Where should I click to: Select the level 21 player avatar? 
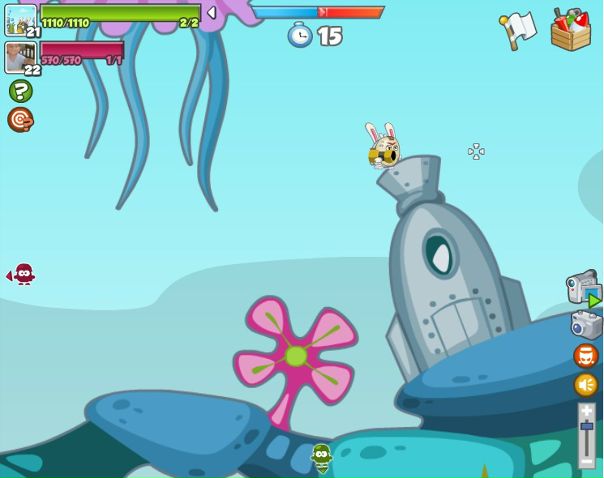click(20, 19)
